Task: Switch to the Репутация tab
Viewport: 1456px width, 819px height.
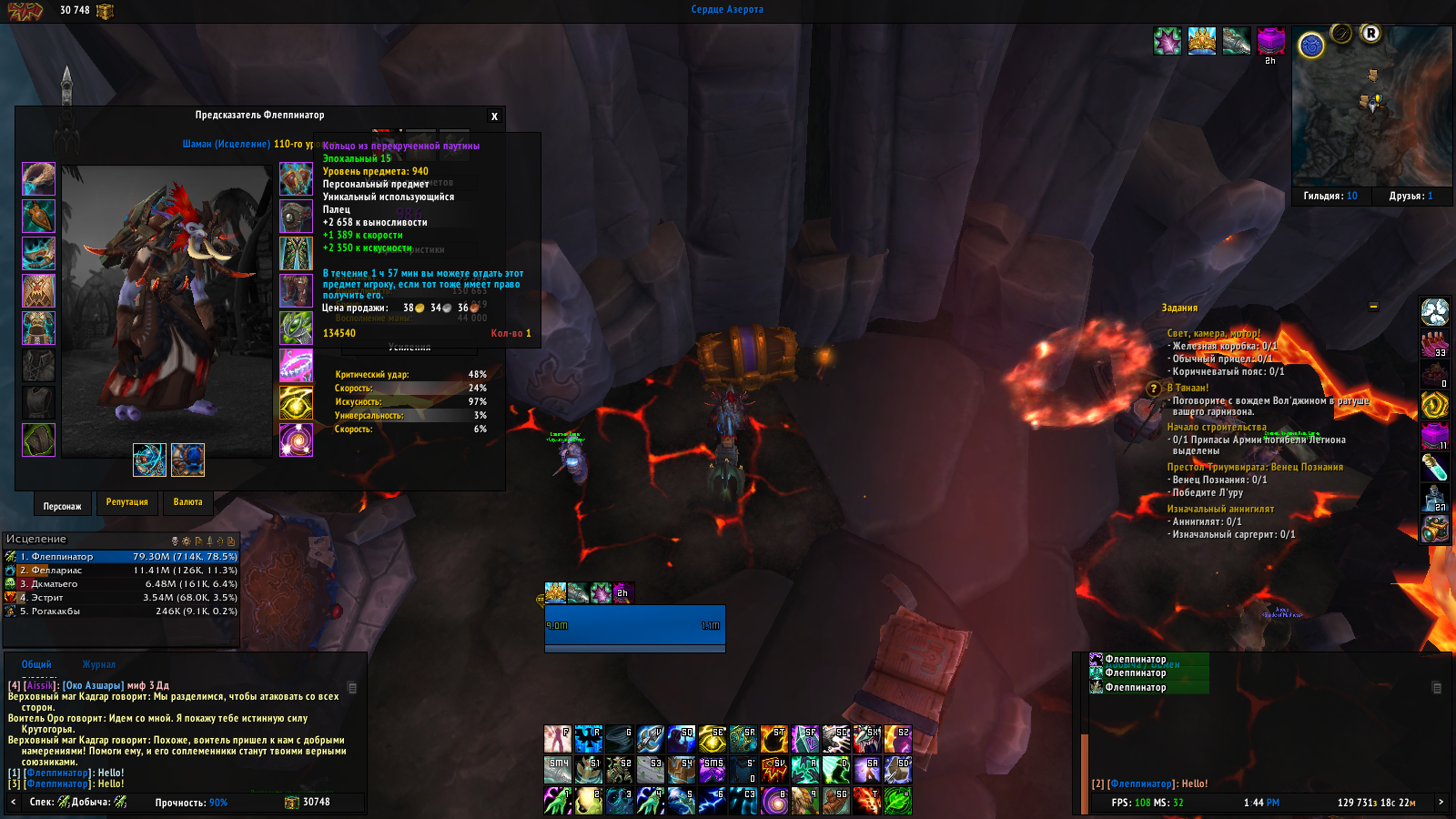Action: 126,502
